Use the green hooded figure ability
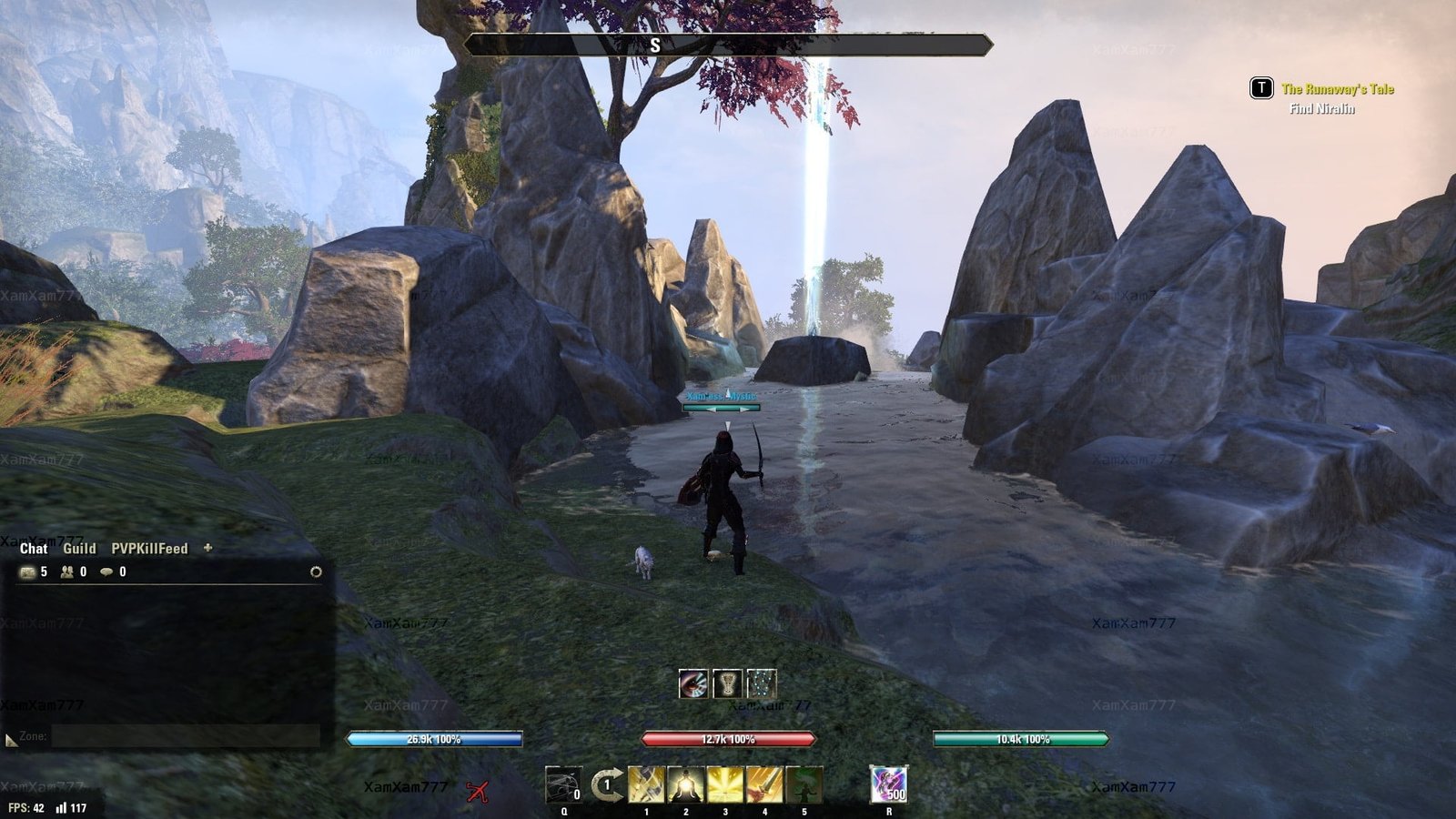 coord(804,784)
